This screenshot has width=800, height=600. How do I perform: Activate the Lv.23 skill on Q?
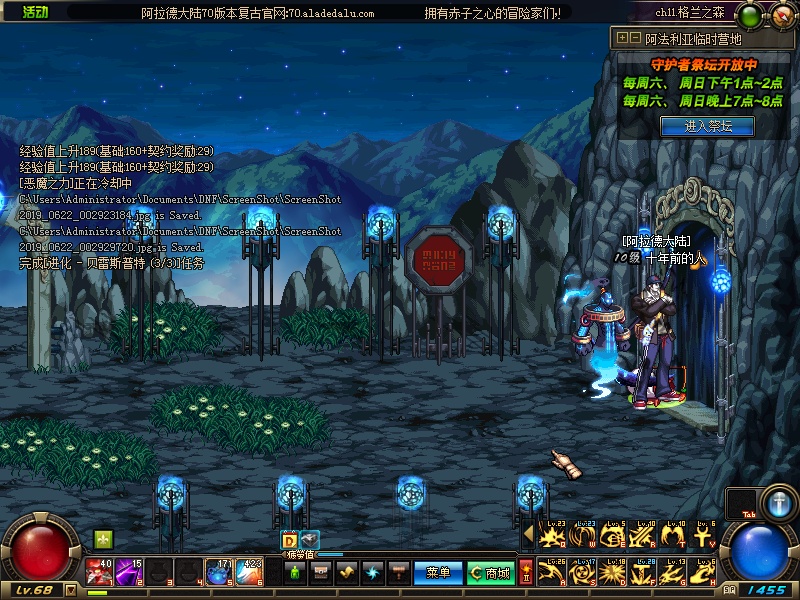point(549,536)
